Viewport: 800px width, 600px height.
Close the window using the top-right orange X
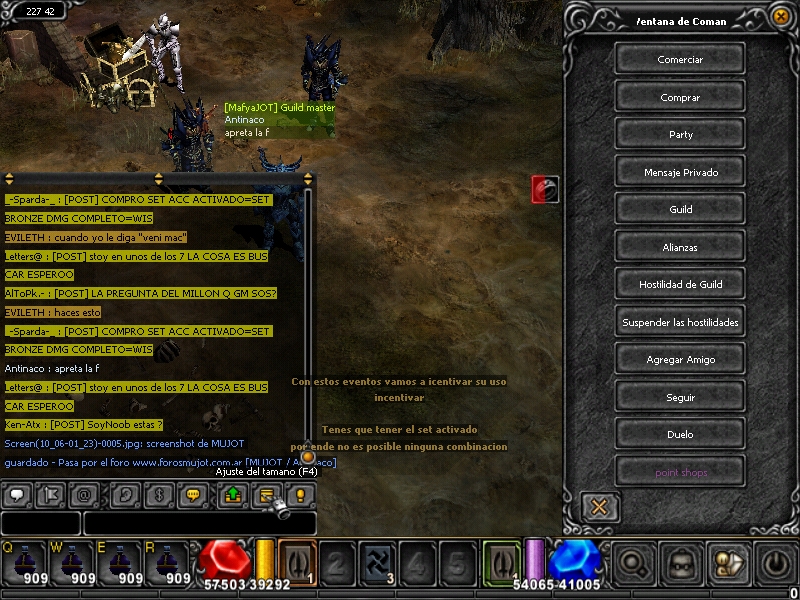pos(781,16)
